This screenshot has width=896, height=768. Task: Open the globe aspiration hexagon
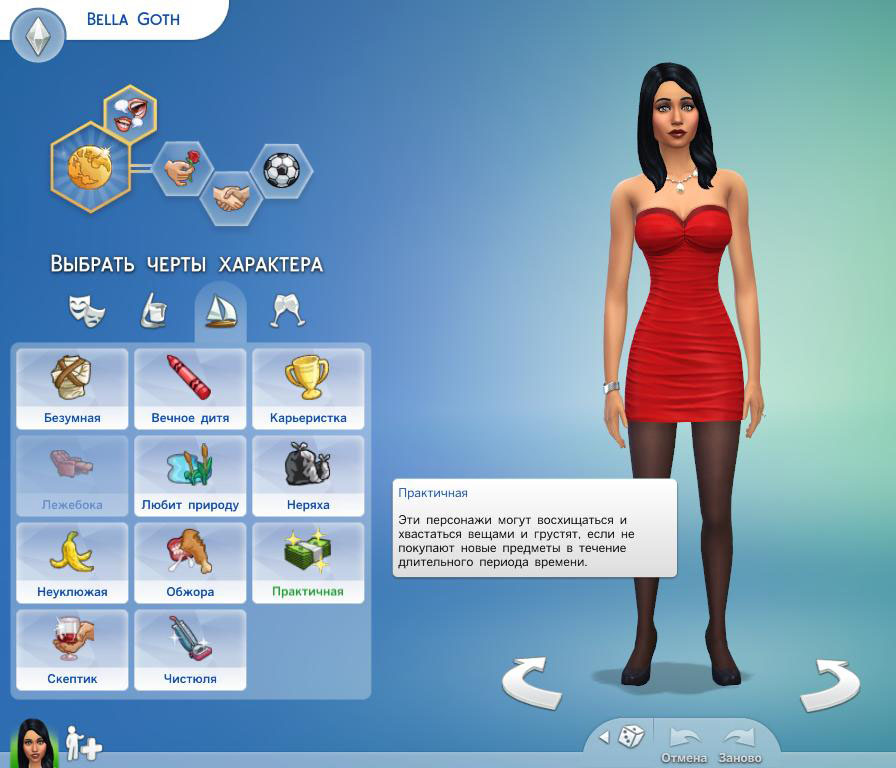[90, 167]
